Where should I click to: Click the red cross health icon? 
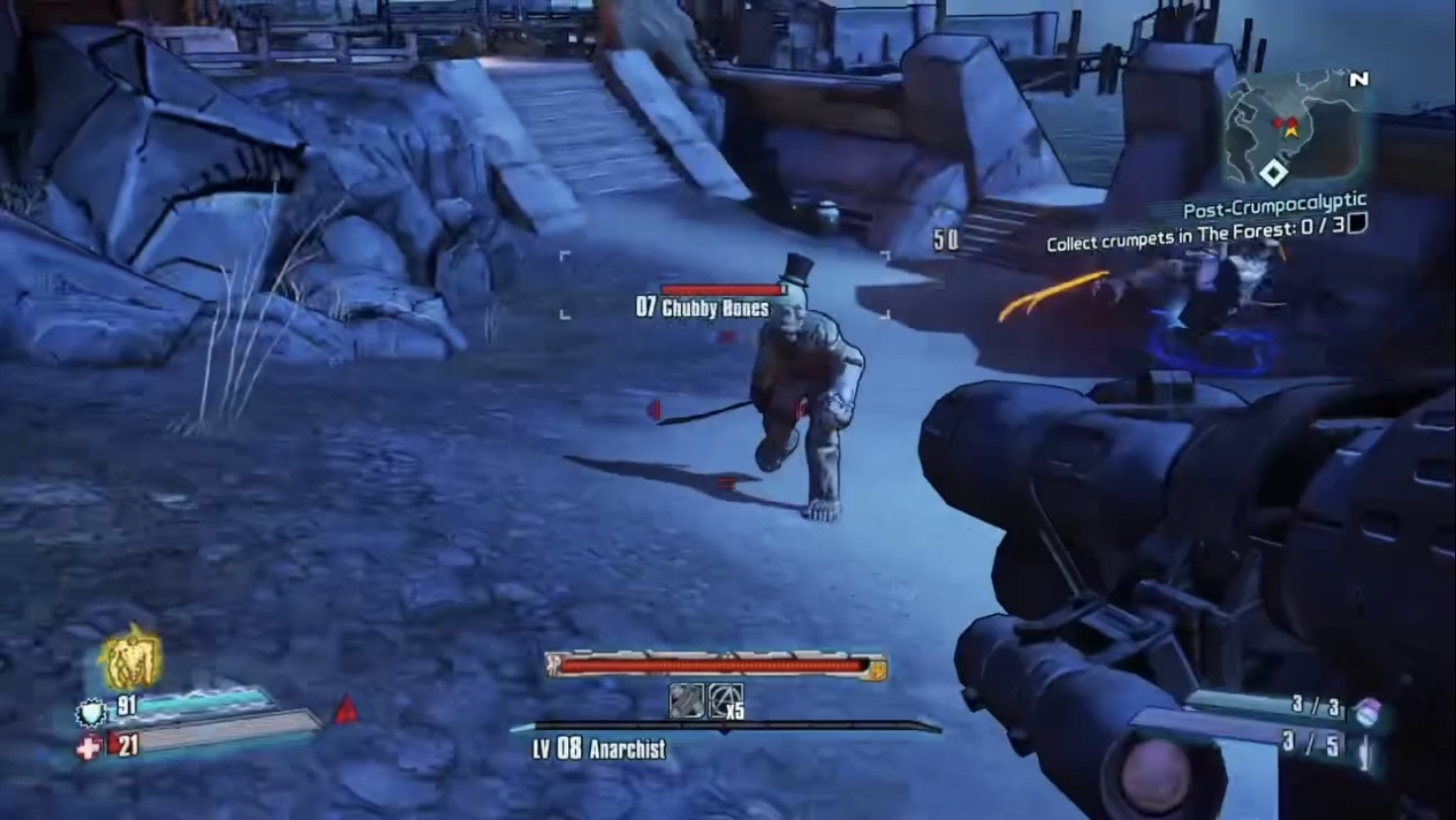point(90,748)
